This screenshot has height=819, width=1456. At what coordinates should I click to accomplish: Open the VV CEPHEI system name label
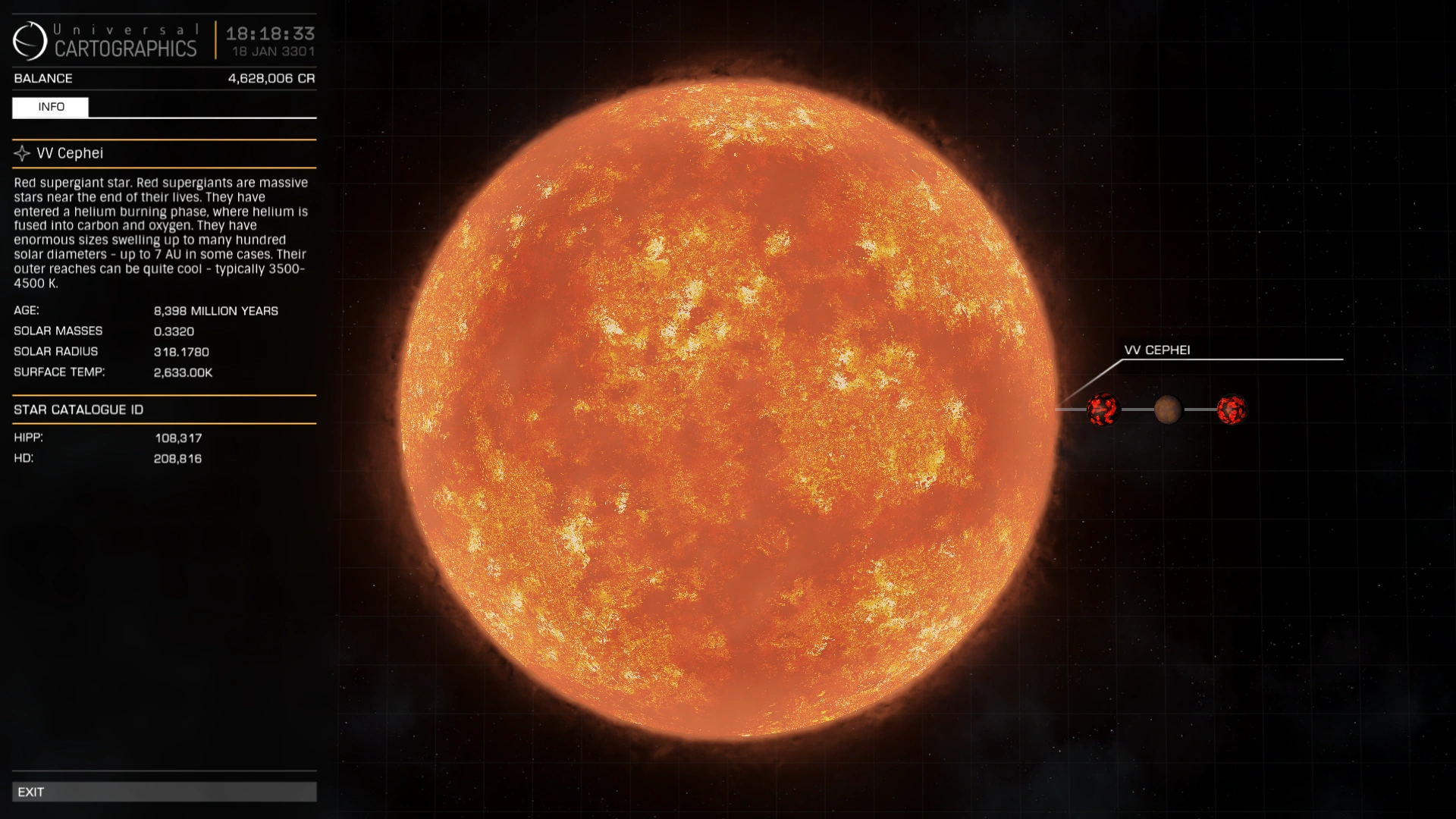[1158, 350]
